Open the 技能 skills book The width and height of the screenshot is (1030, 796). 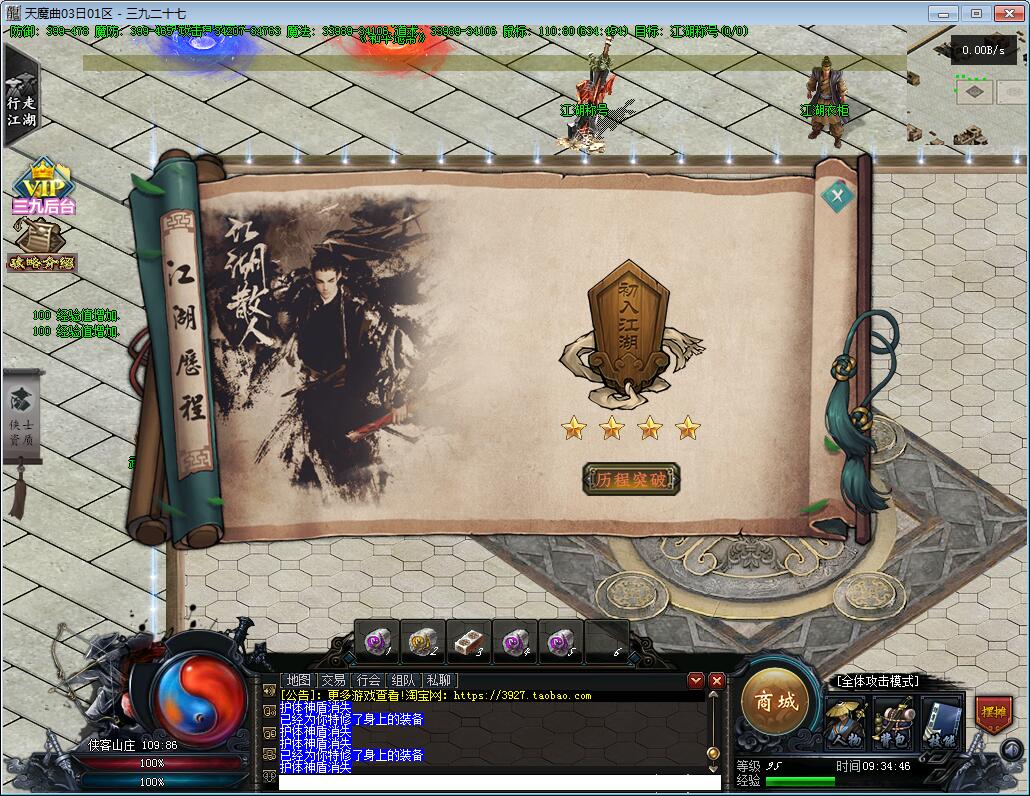click(x=941, y=721)
